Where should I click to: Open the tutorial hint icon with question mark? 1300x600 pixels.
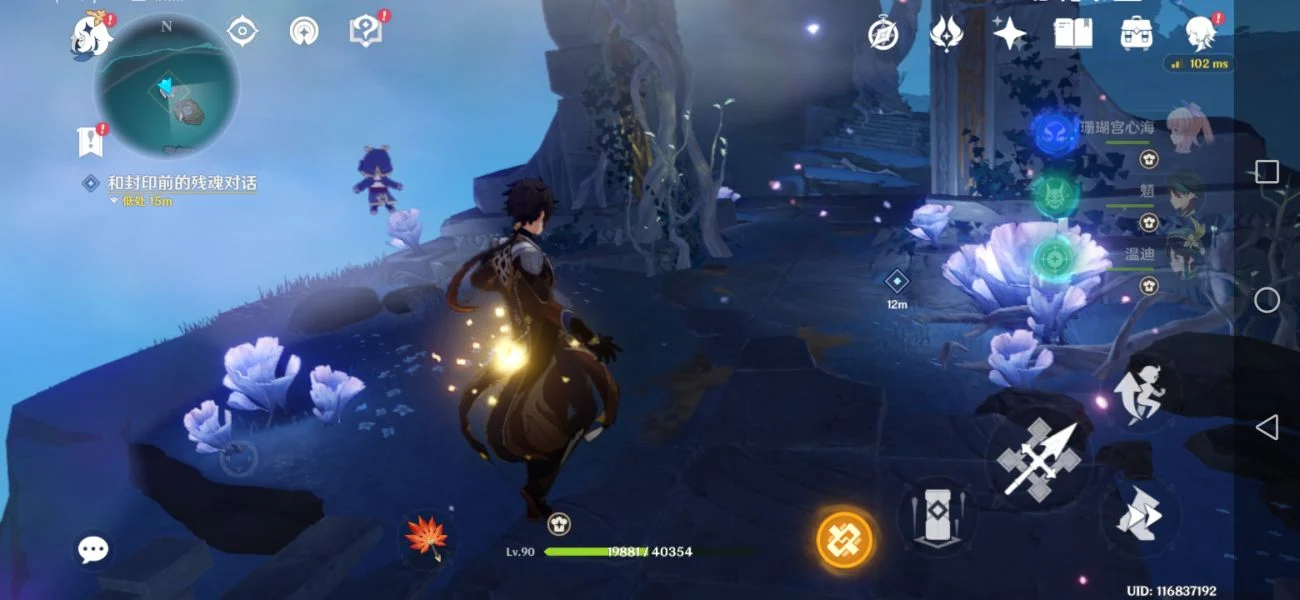point(366,32)
